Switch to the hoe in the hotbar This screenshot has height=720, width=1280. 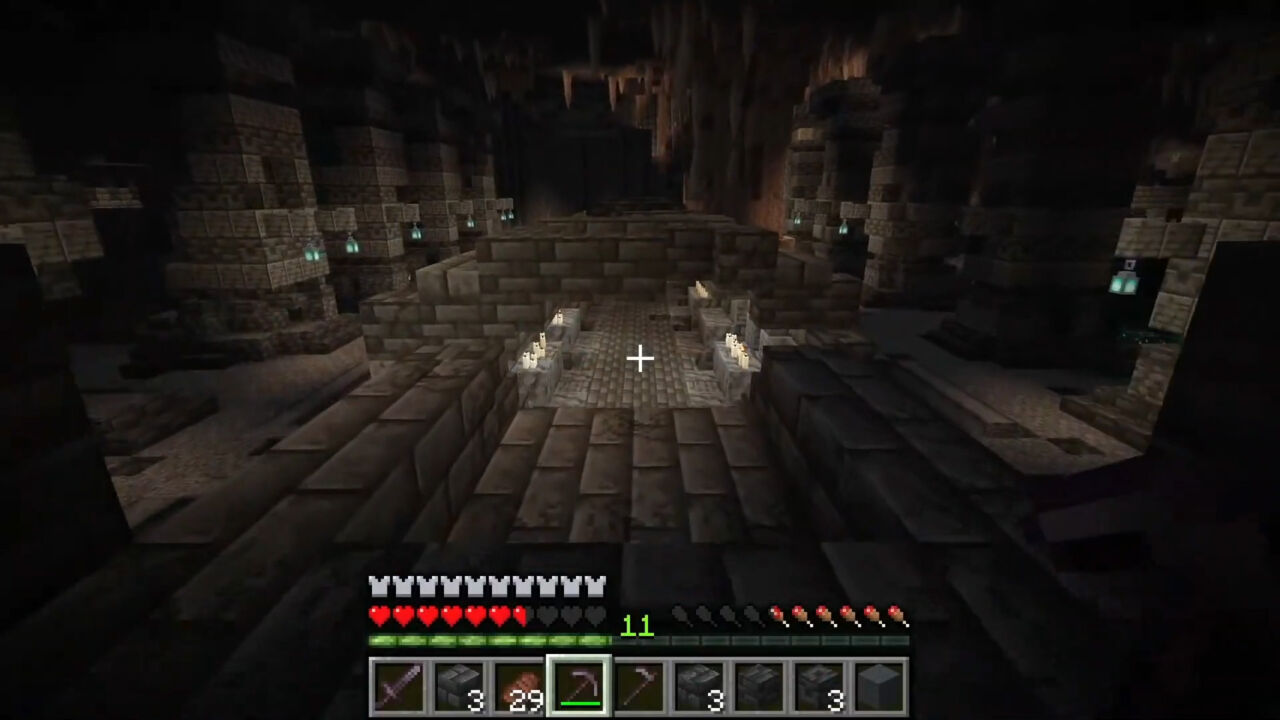pos(638,687)
